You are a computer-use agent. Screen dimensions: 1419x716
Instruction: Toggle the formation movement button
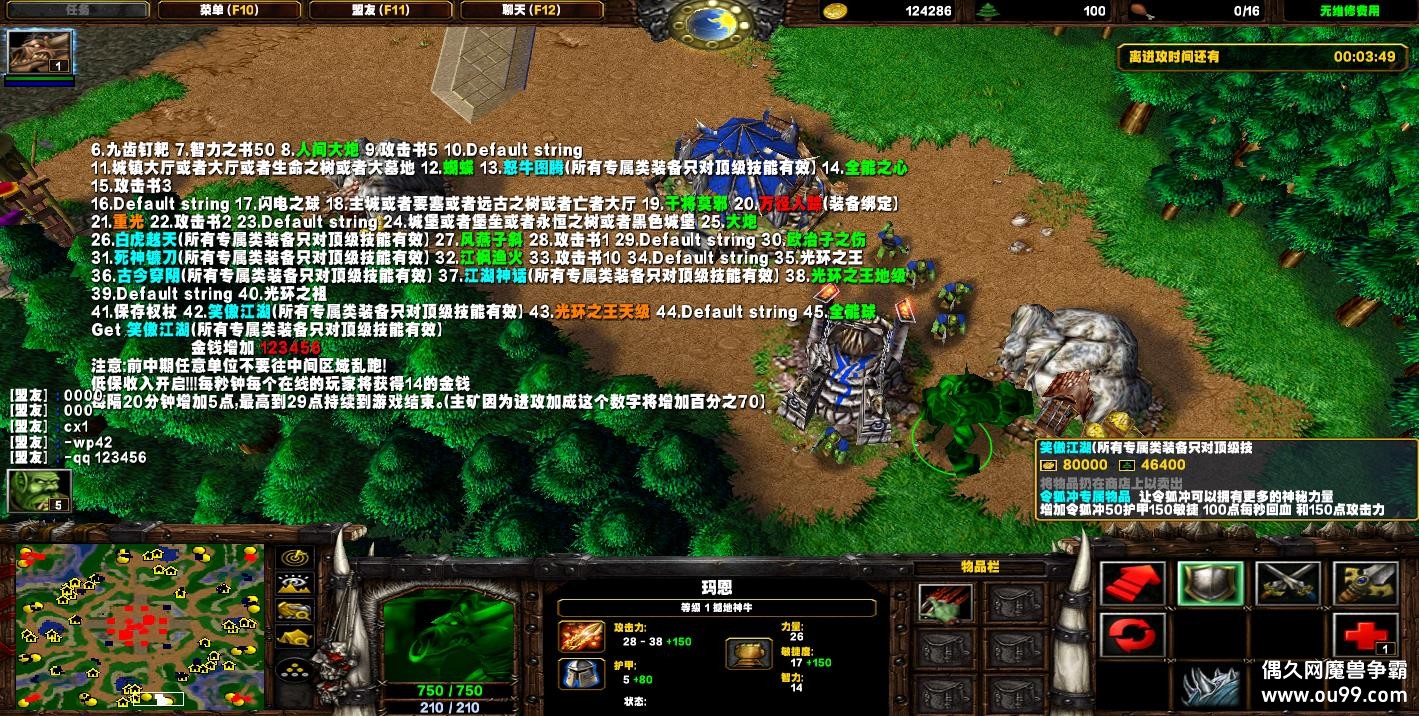tap(293, 668)
